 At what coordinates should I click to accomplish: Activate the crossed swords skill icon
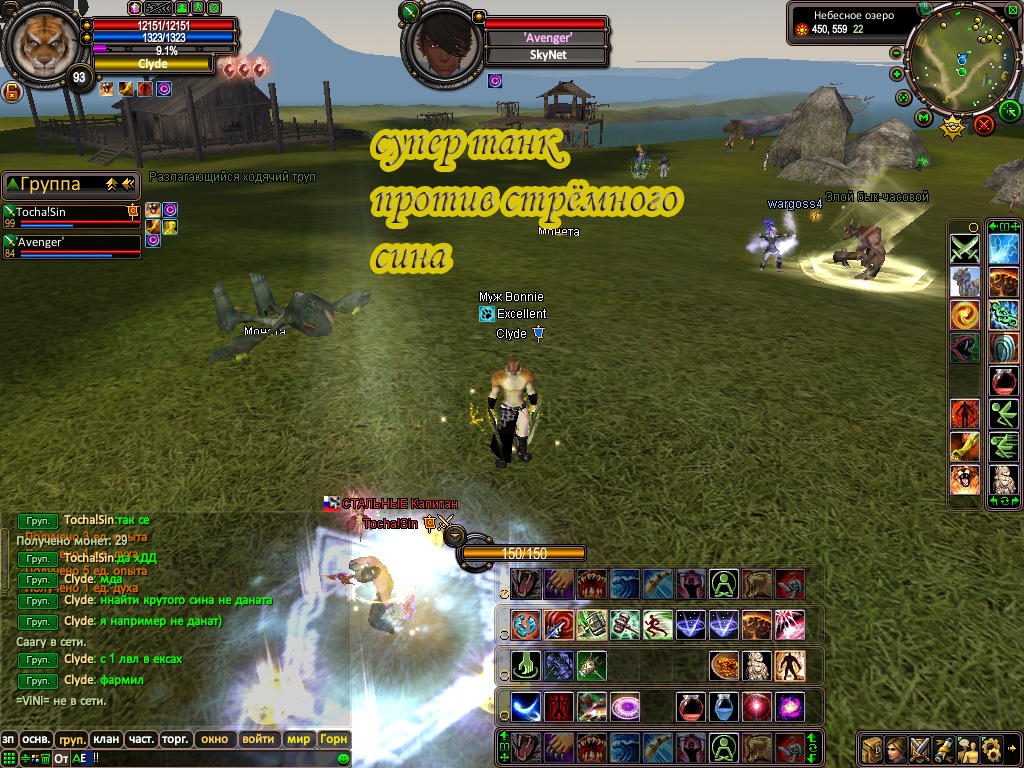point(965,247)
